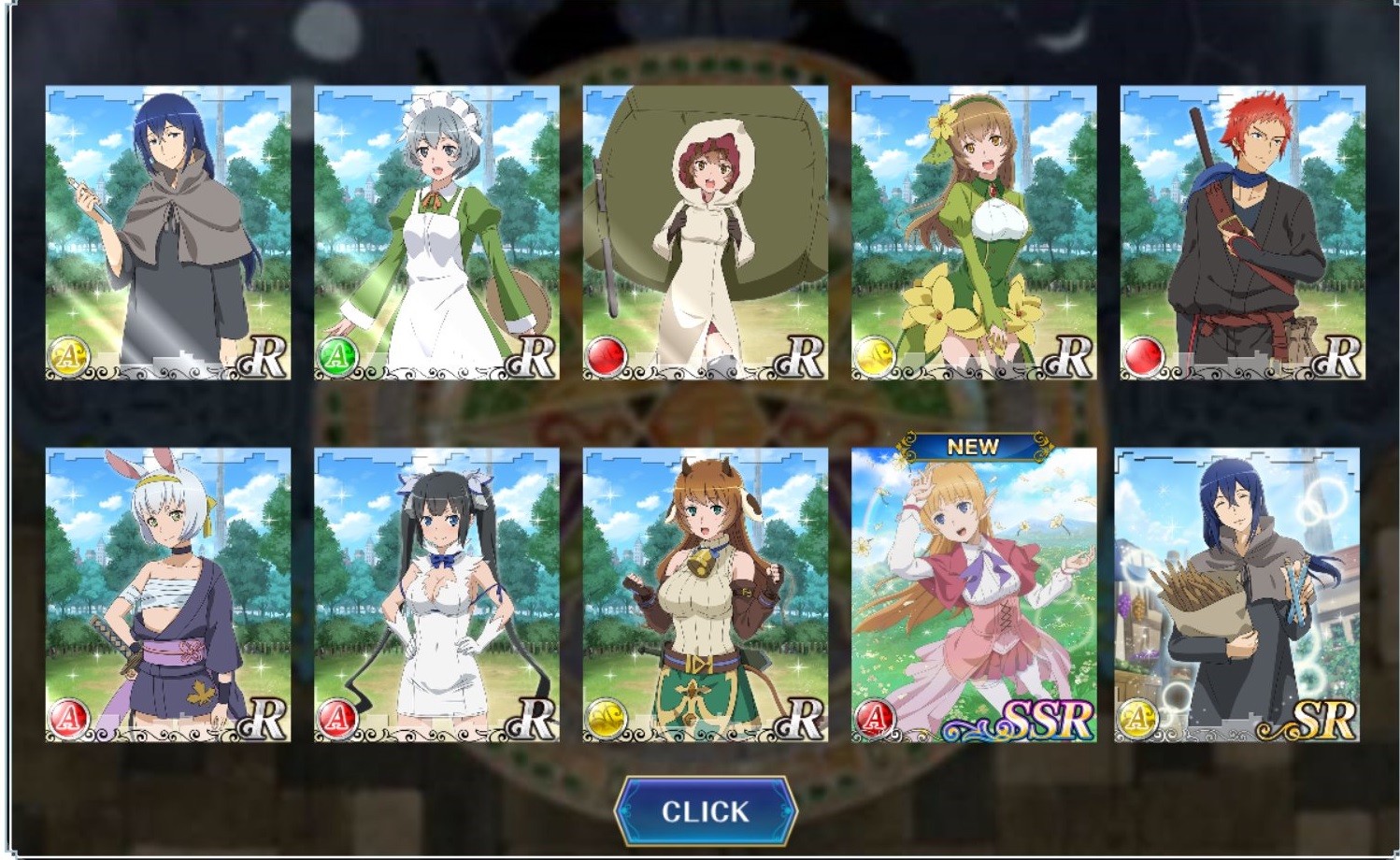Choose the SR card with the bouquet

point(1236,595)
